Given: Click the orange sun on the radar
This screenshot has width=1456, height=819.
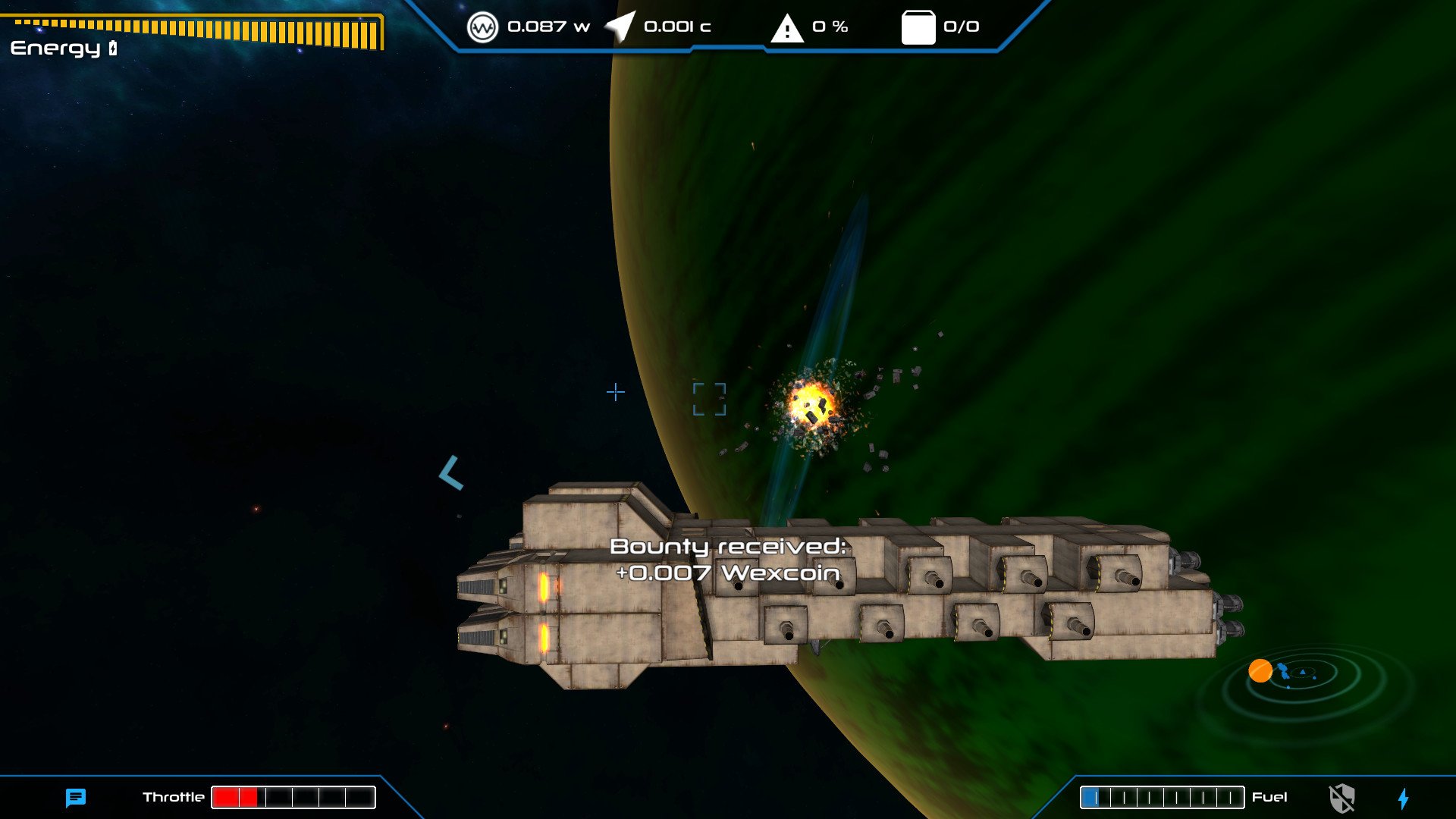Looking at the screenshot, I should click(1260, 670).
